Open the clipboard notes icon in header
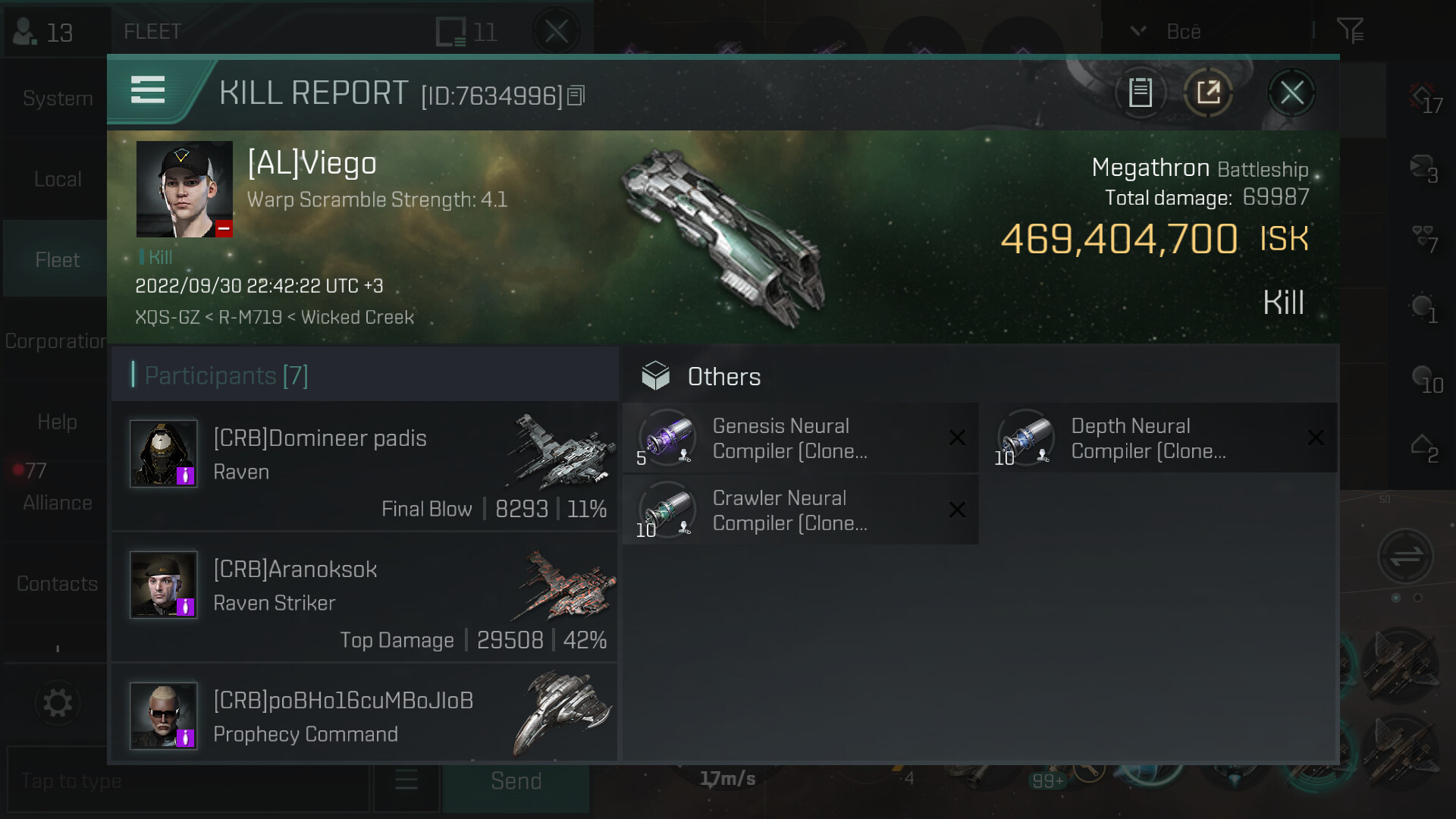1456x819 pixels. pos(1140,93)
